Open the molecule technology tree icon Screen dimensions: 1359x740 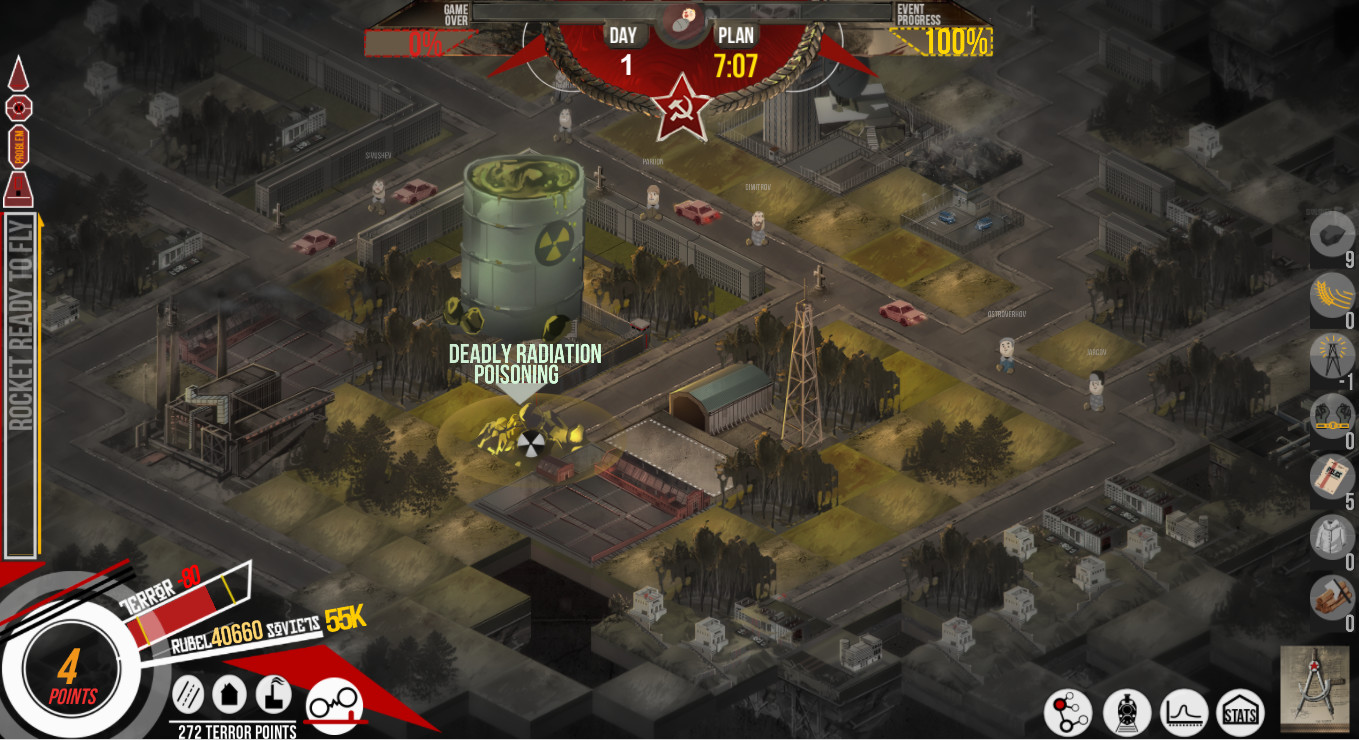point(1068,712)
